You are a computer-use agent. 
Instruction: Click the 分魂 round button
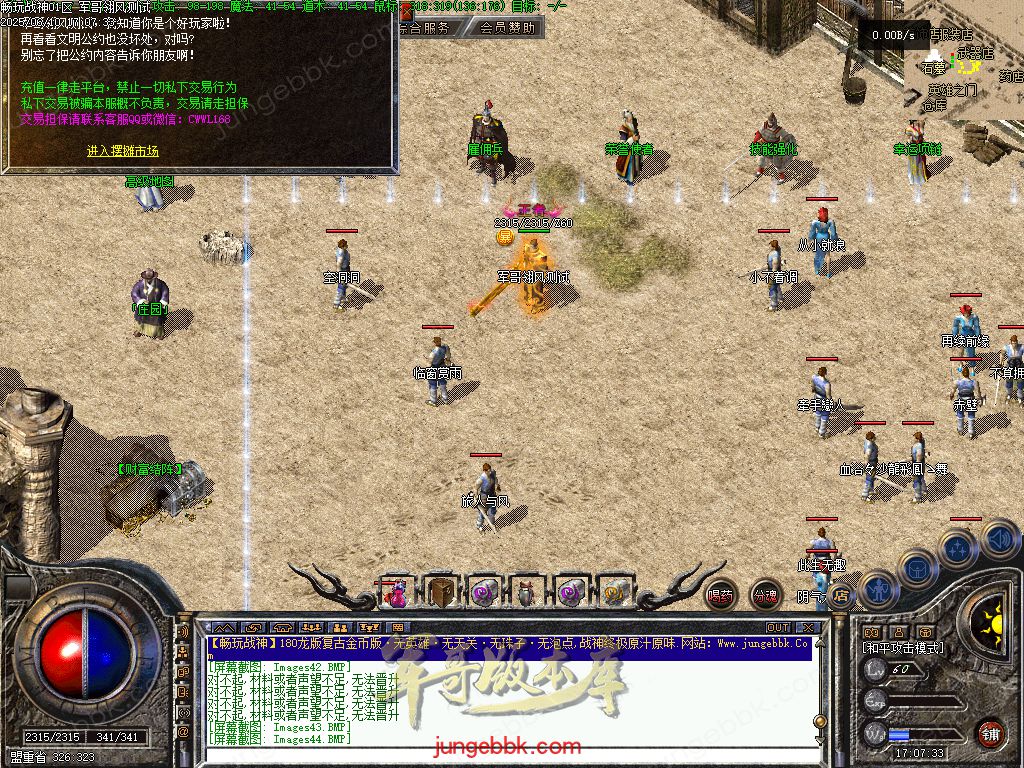[x=765, y=596]
